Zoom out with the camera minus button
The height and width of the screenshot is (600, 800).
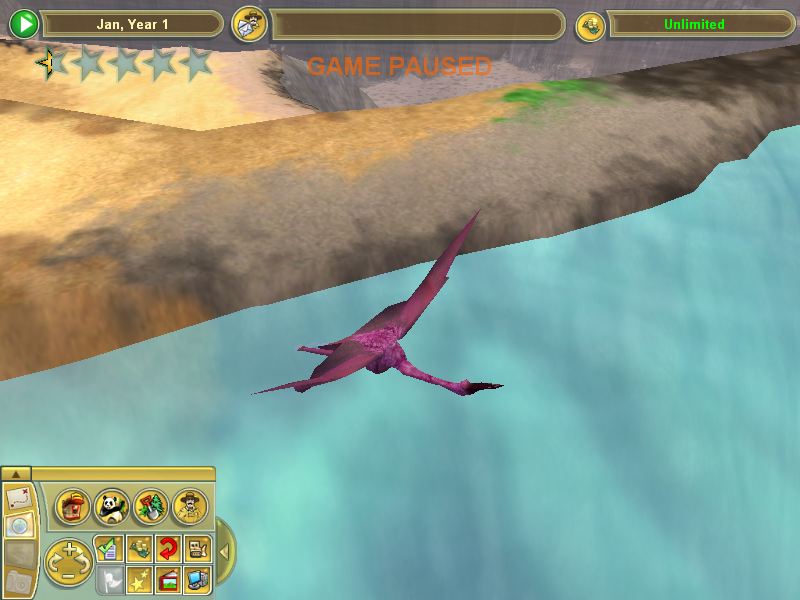68,574
